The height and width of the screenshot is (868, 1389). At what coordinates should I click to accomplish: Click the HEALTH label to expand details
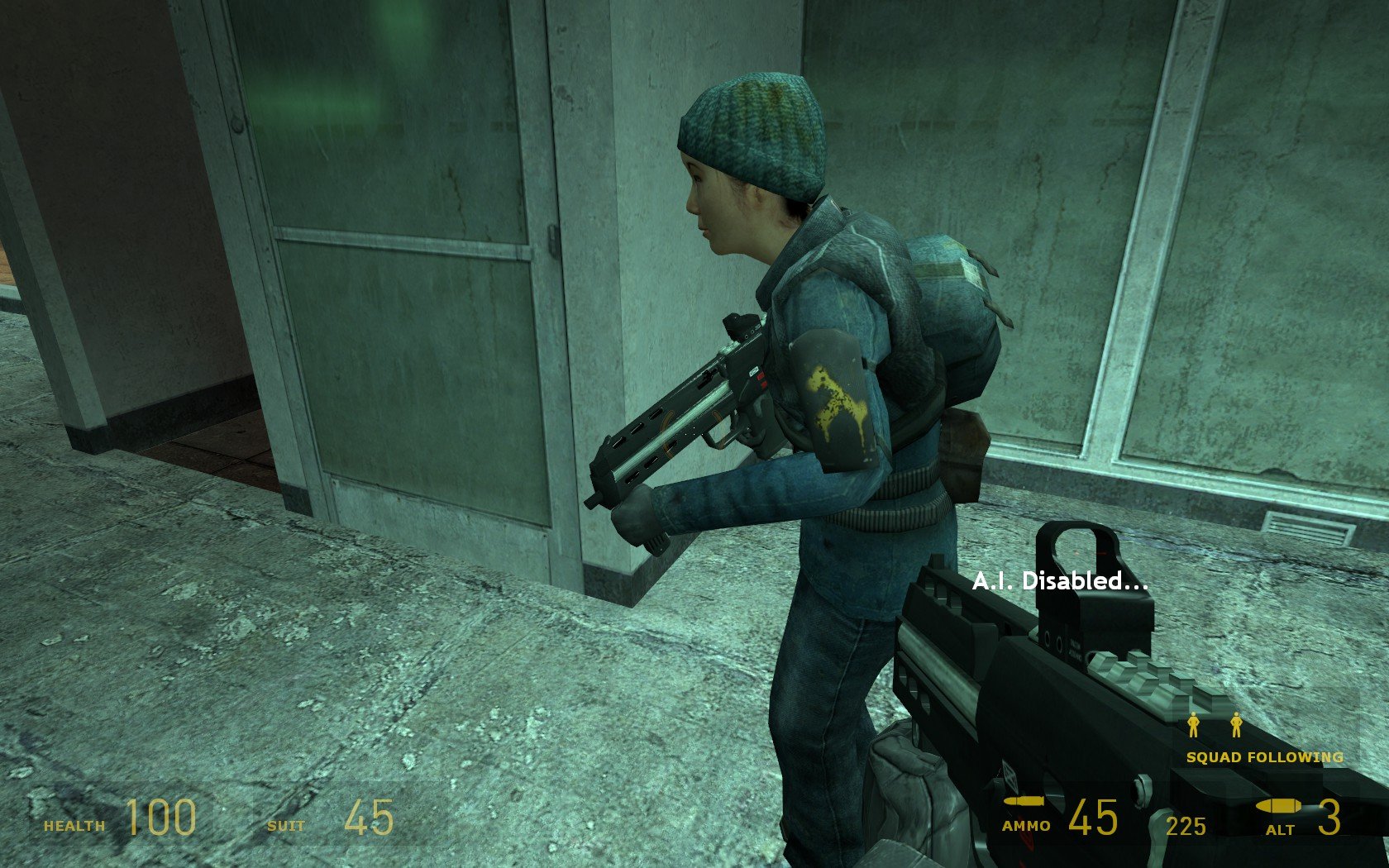[x=74, y=824]
